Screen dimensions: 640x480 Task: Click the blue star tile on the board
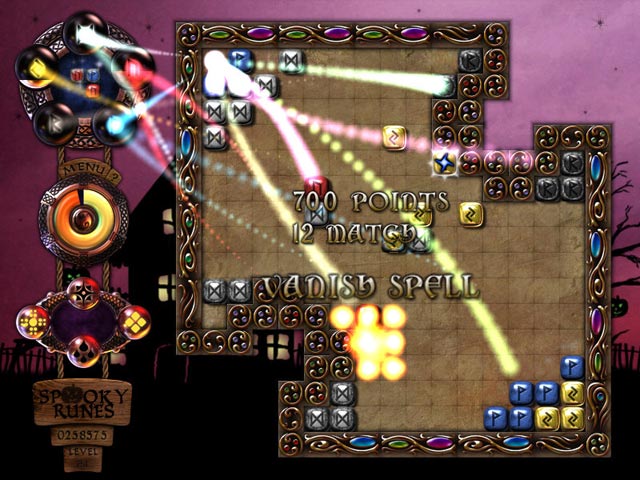coord(444,160)
